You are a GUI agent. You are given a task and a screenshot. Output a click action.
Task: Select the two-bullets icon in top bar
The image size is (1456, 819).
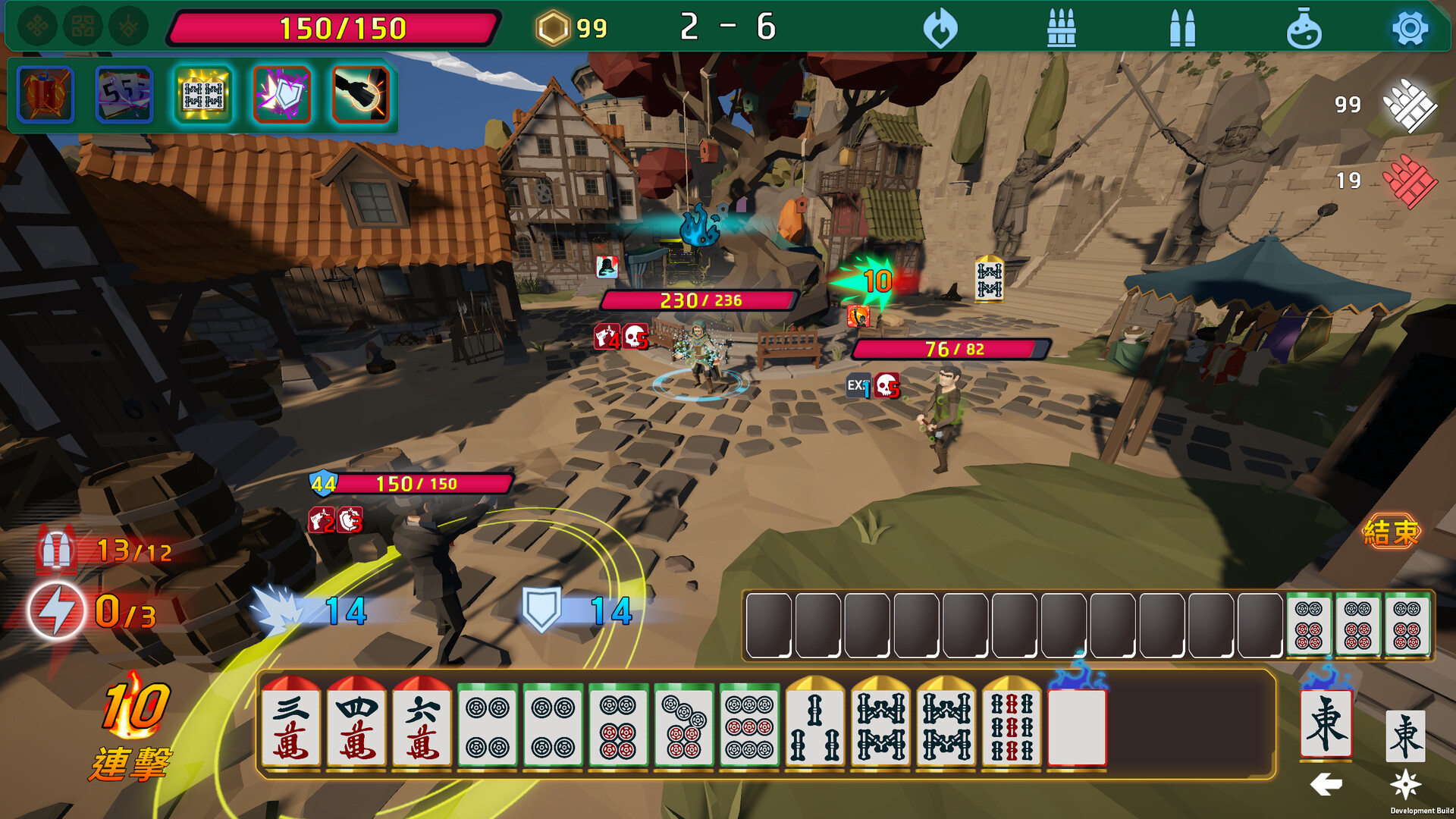coord(1182,29)
